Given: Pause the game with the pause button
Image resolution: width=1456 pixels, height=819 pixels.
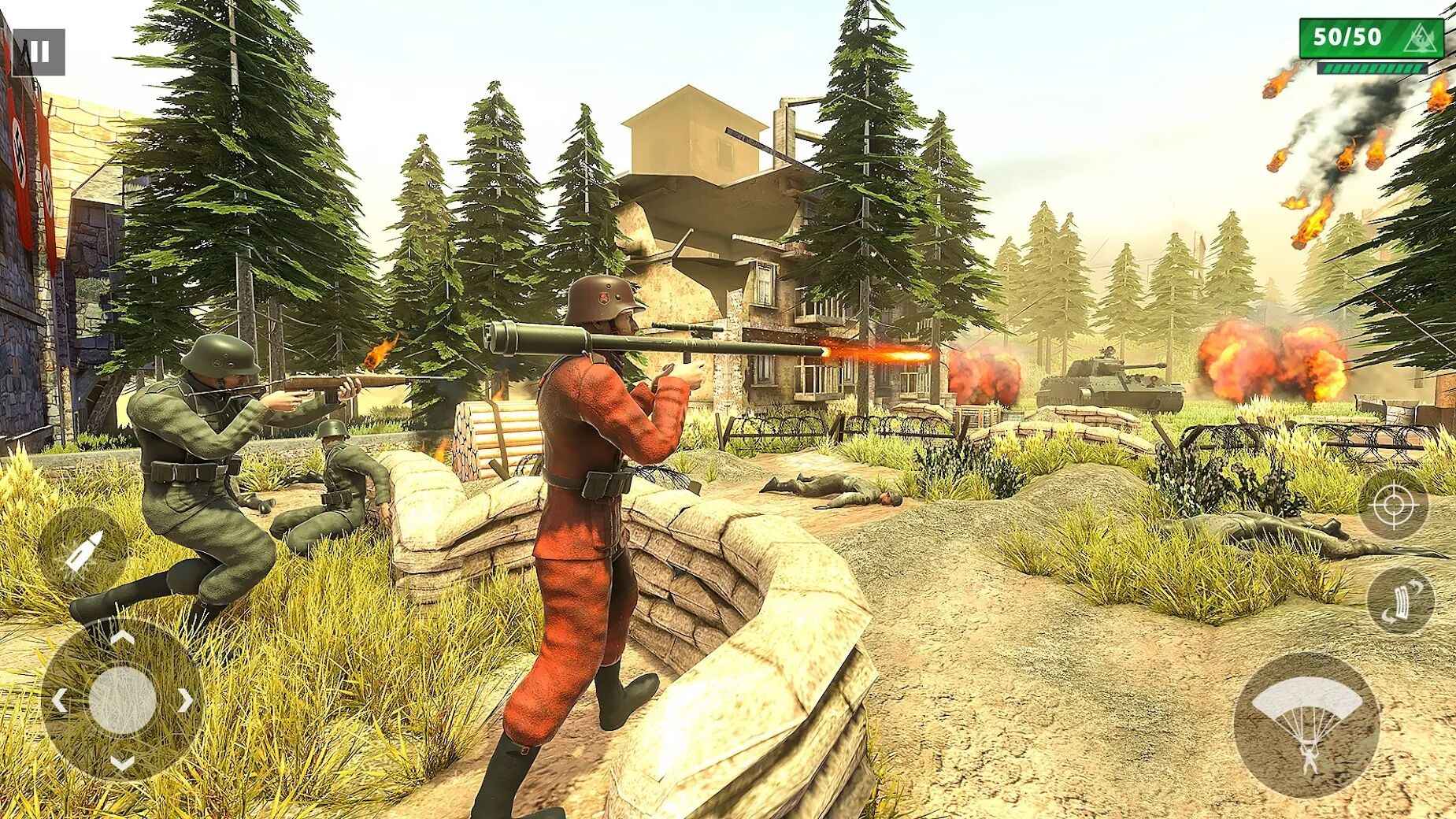Looking at the screenshot, I should point(39,52).
